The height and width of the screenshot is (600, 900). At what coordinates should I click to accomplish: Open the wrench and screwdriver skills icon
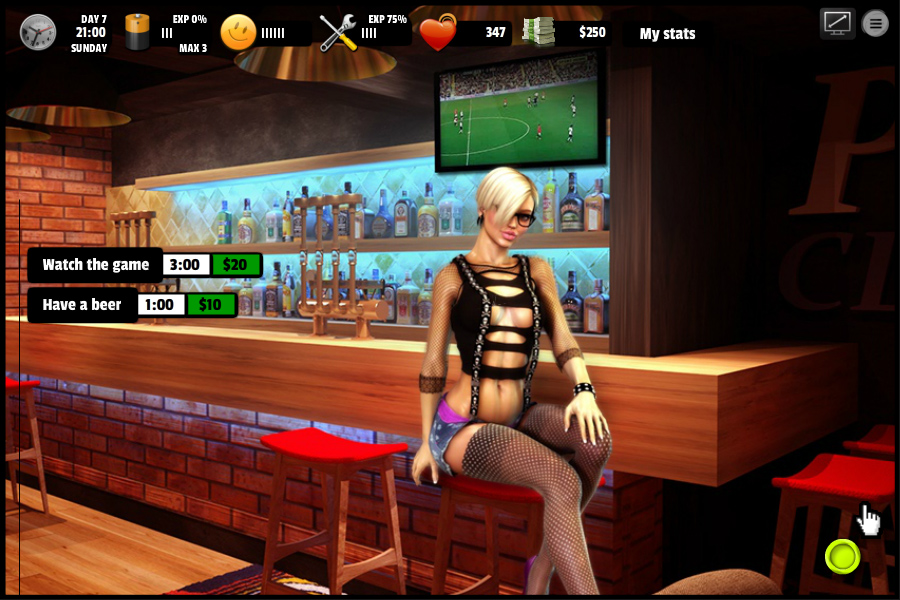point(338,33)
